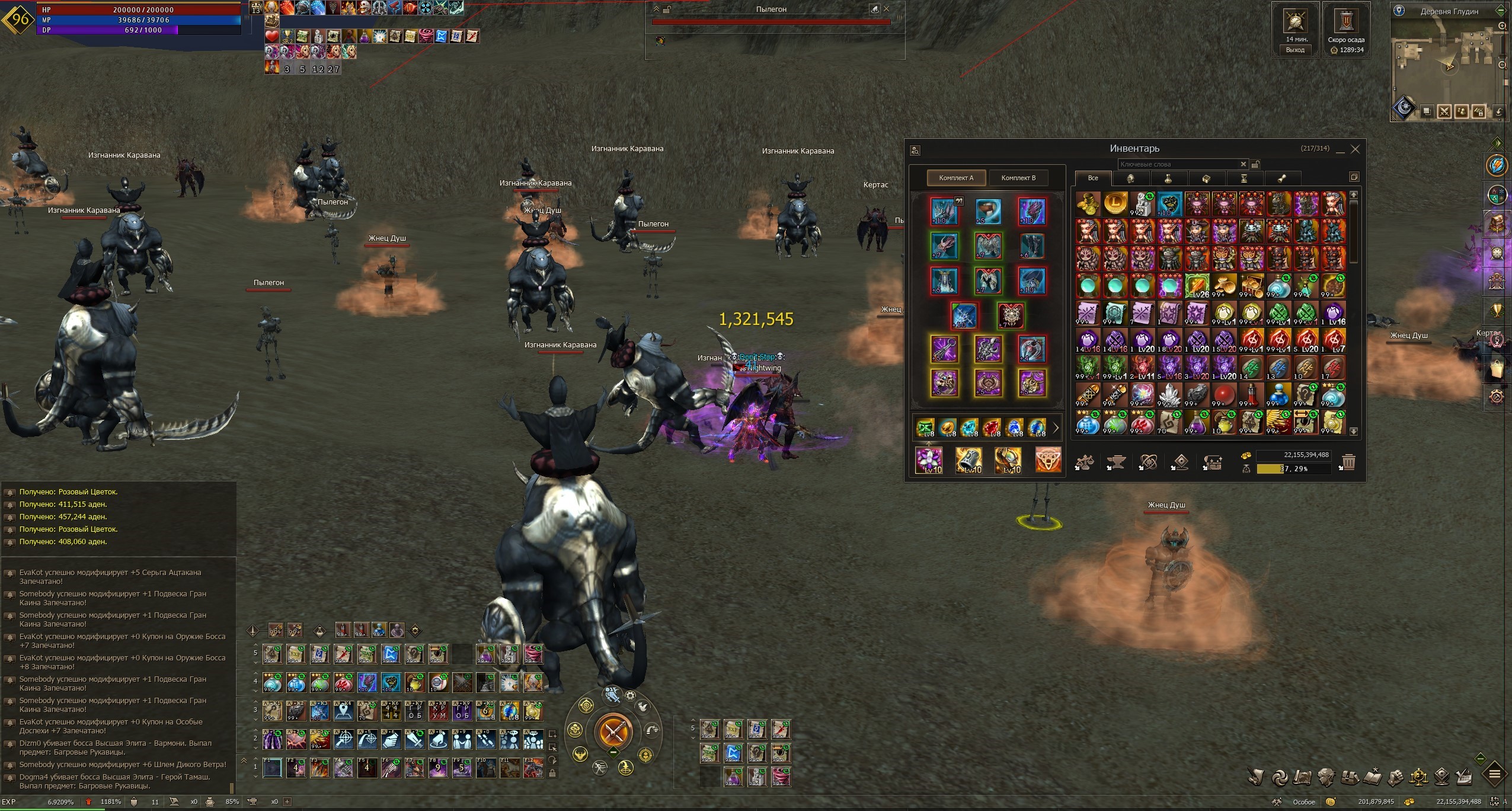Viewport: 1512px width, 811px height.
Task: Zoom out on the minimap
Action: pos(1502,65)
